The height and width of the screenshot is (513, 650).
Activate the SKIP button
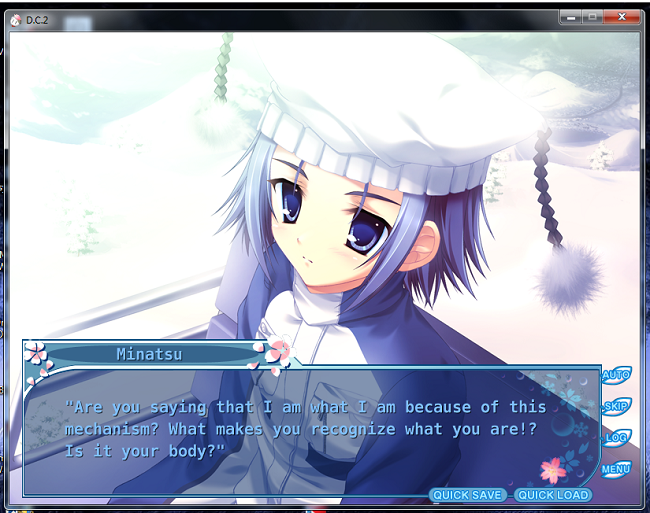tap(615, 407)
